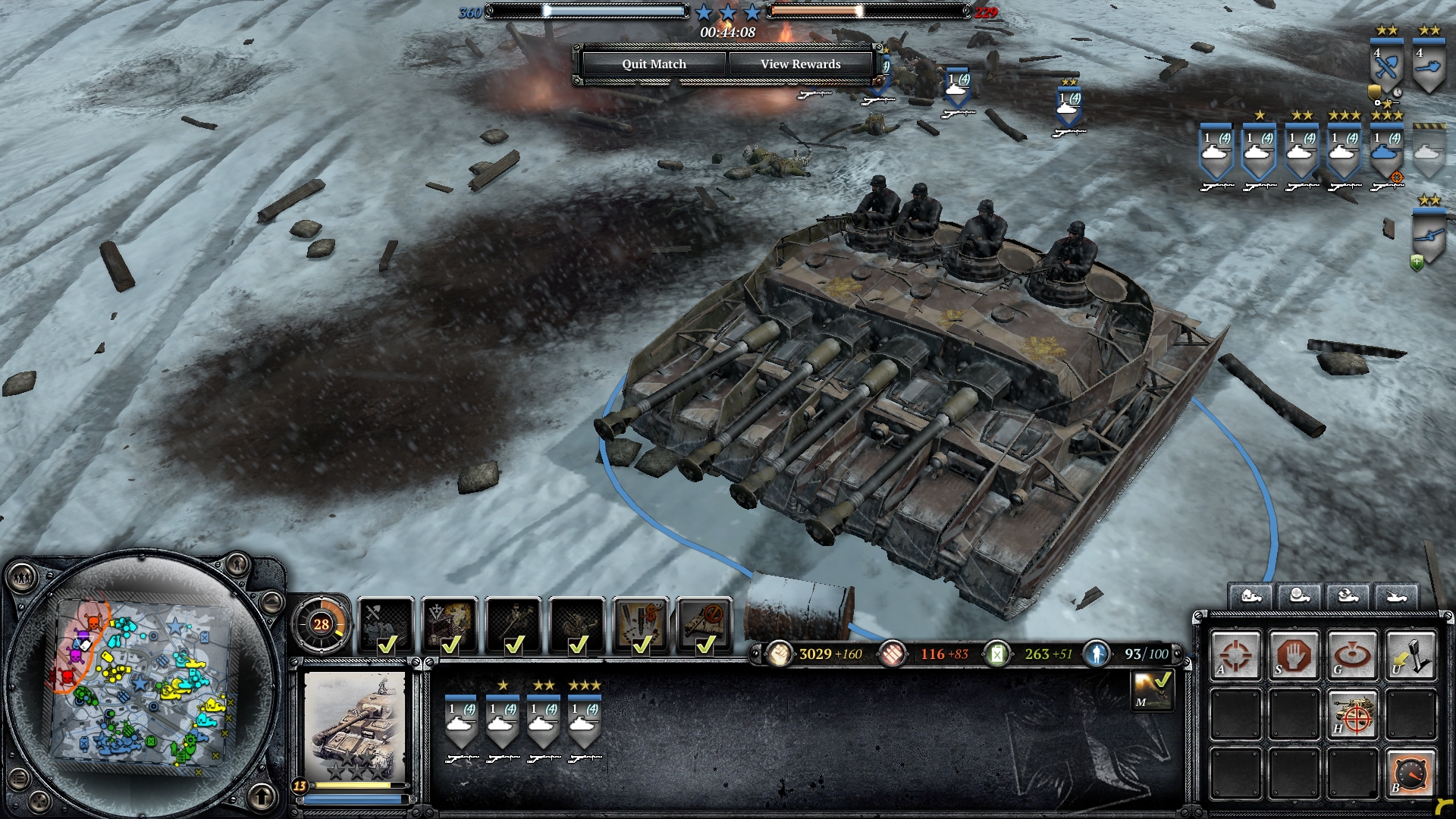Issue the Stop command with the hand icon
Screen dimensions: 1456x819
point(1294,654)
